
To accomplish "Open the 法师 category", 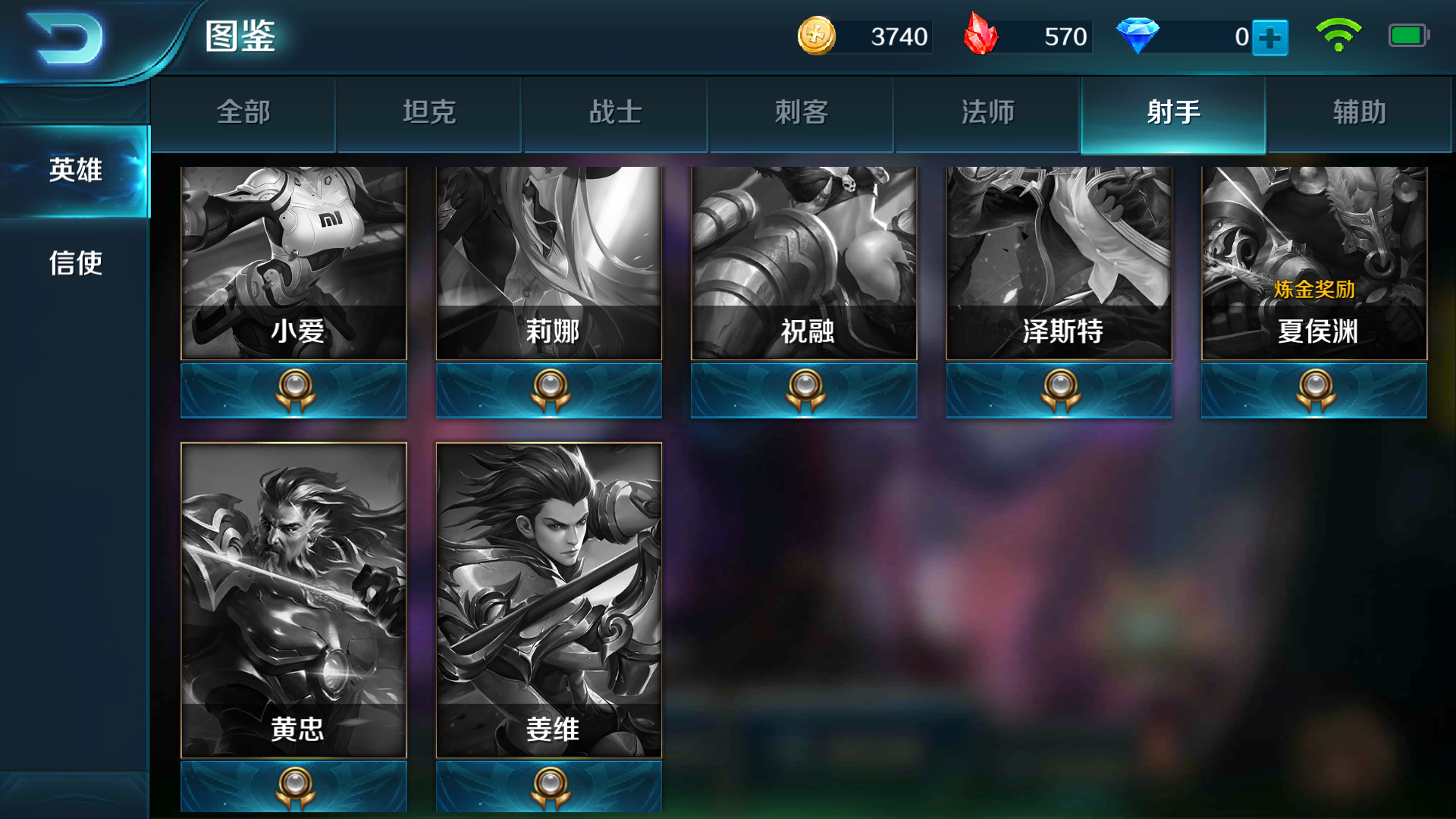I will 987,111.
